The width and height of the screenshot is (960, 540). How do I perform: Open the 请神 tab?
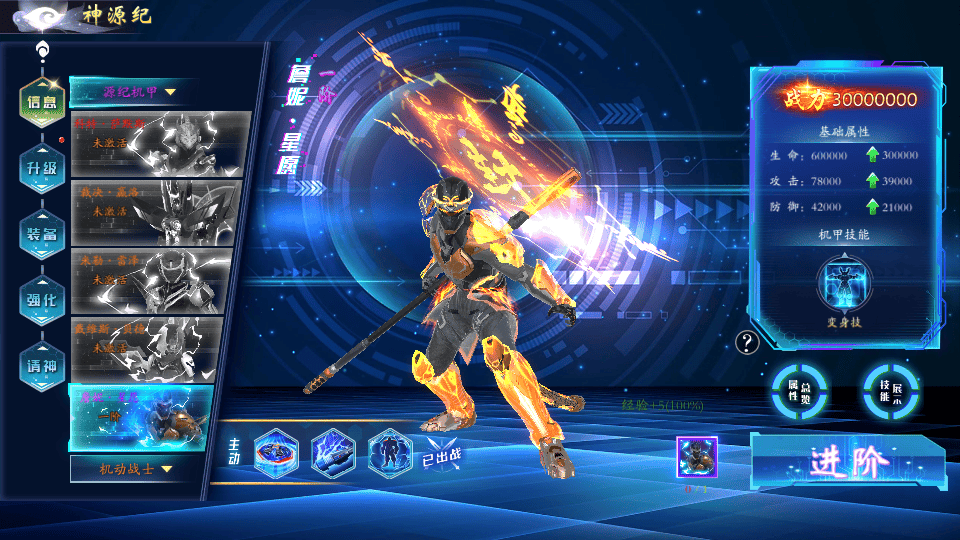pyautogui.click(x=41, y=365)
